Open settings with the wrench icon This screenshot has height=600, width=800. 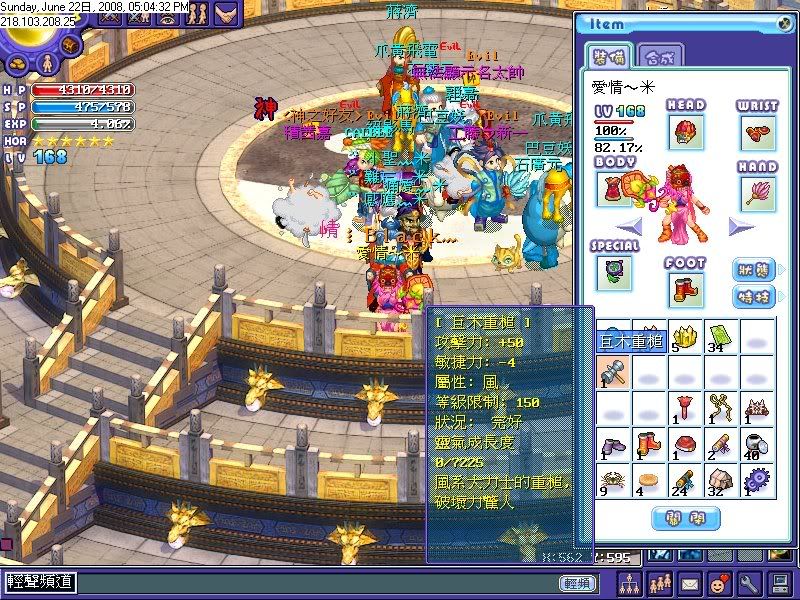pos(749,583)
